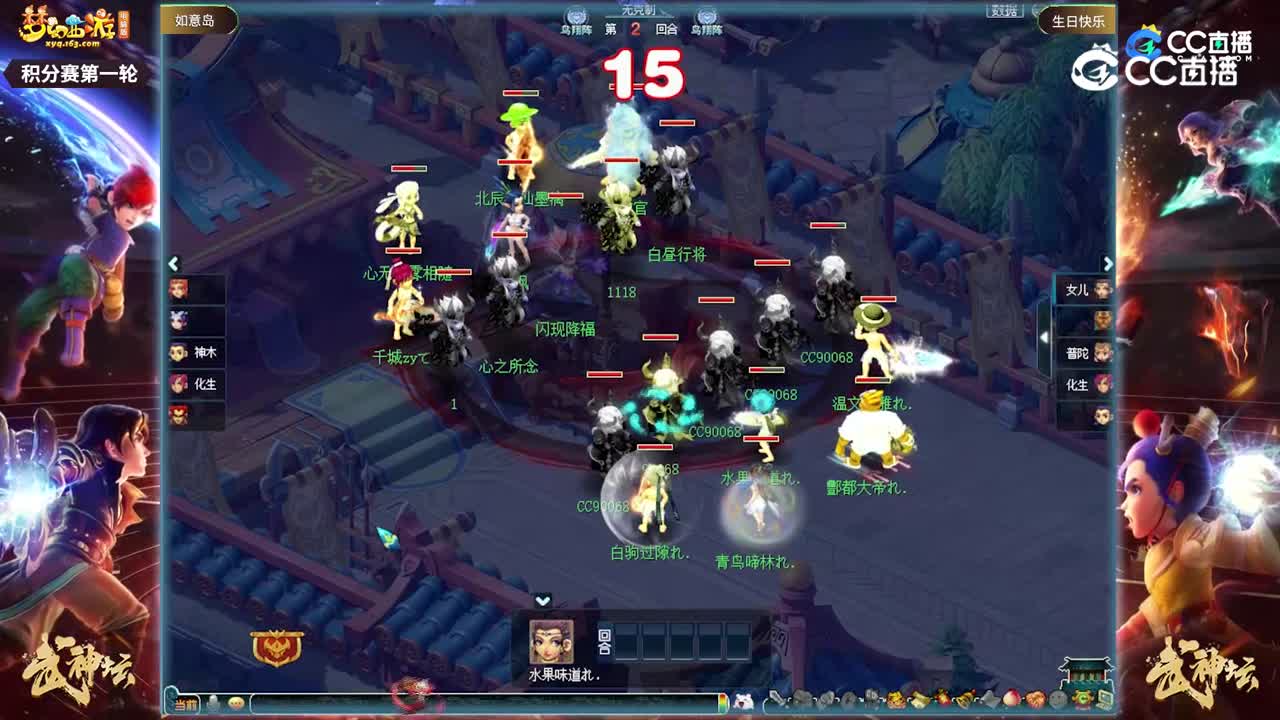Click the green CC computer icon far right

[x=1105, y=698]
